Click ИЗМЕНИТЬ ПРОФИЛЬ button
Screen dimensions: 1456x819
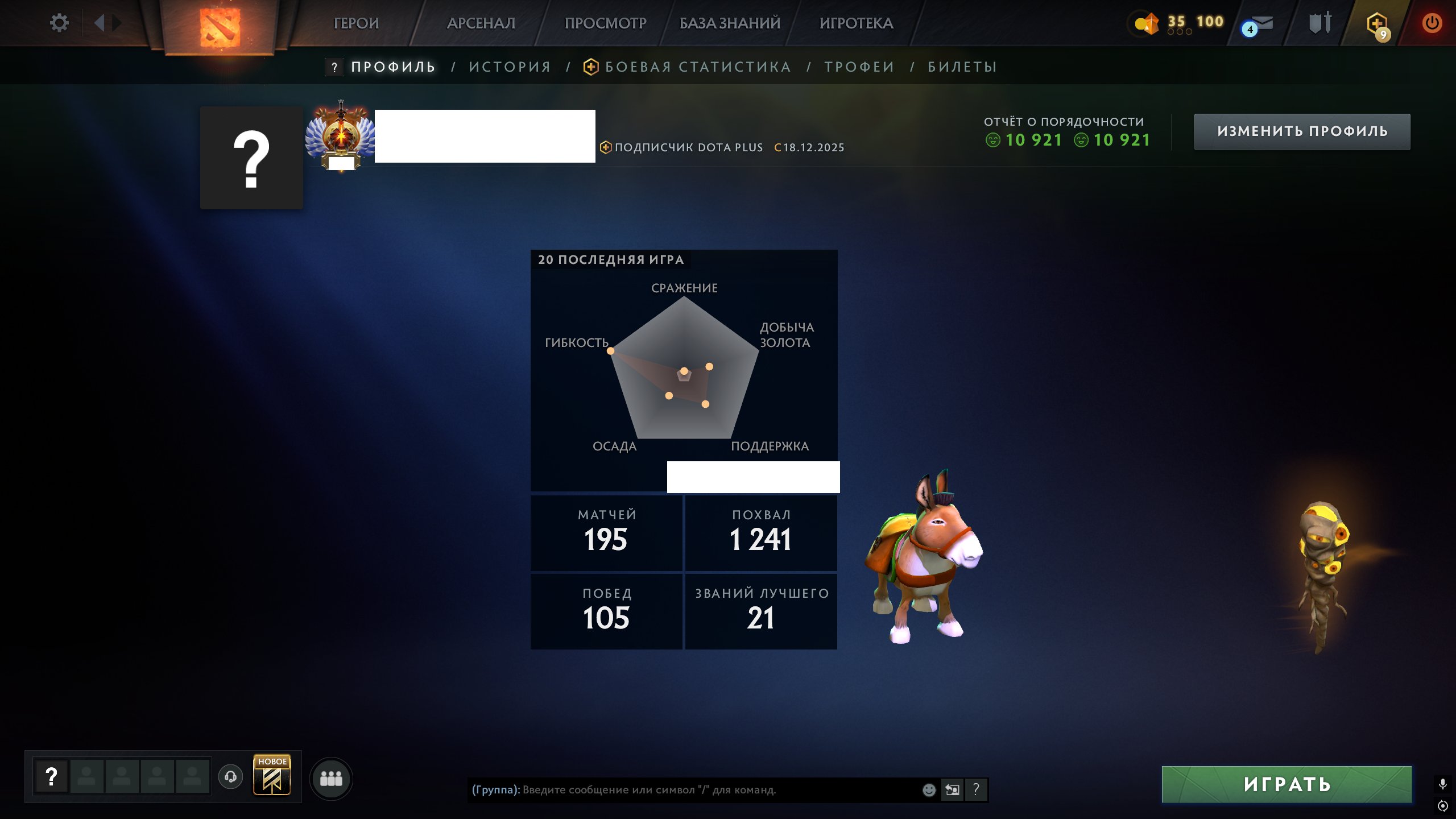coord(1302,131)
